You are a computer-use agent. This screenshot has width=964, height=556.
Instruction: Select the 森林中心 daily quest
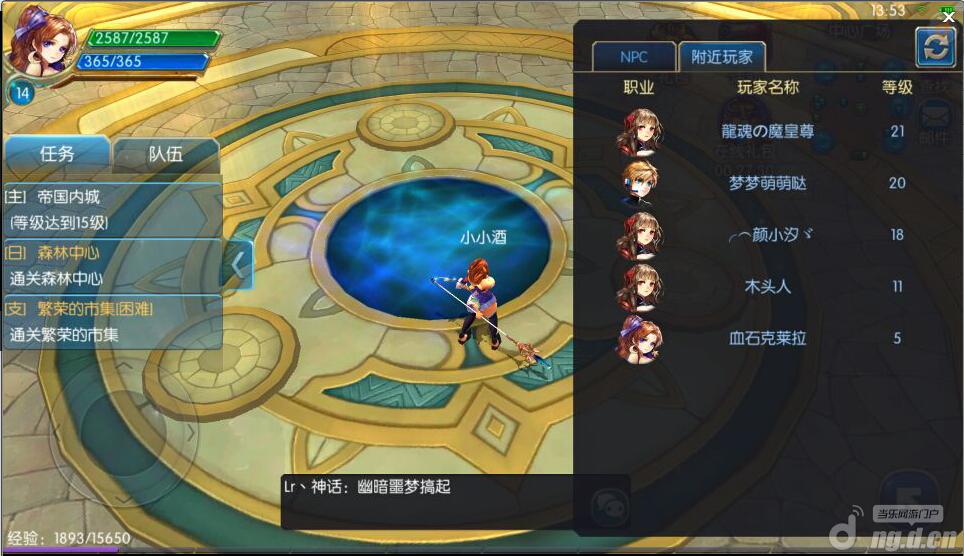tap(112, 266)
